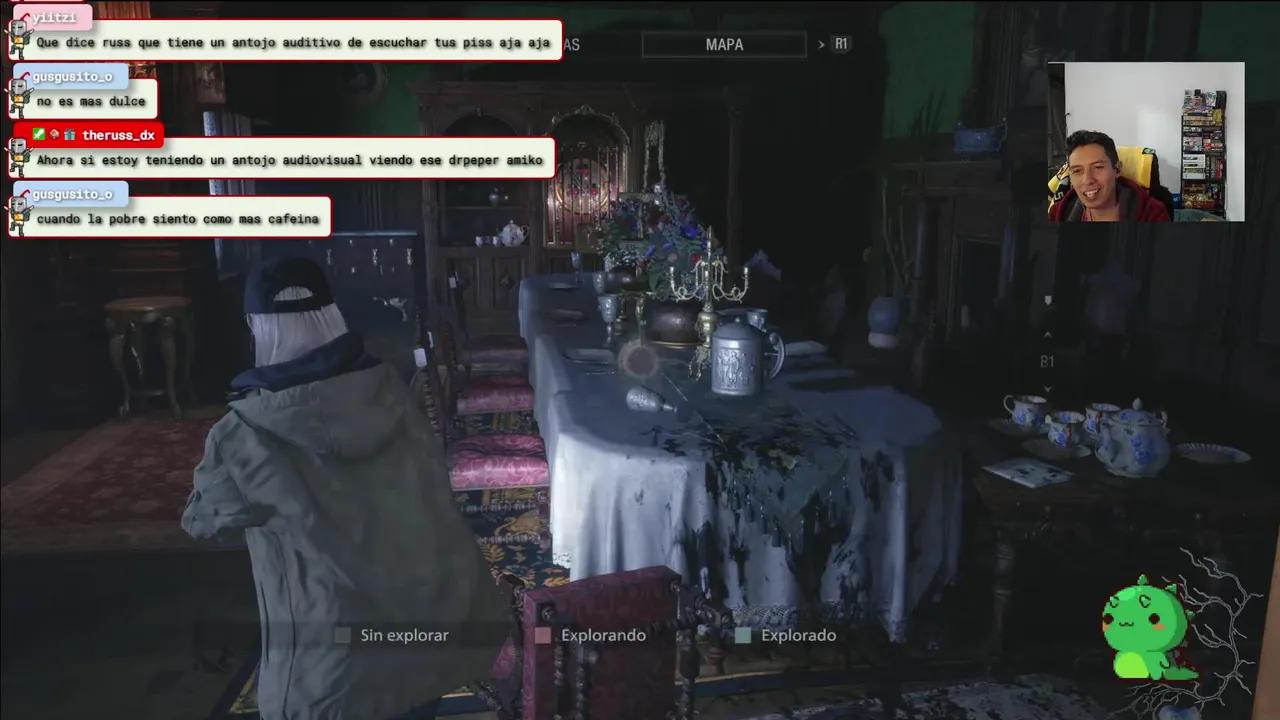The width and height of the screenshot is (1280, 720).
Task: Click the green sword moderator badge beside theruss_dx
Action: click(39, 135)
